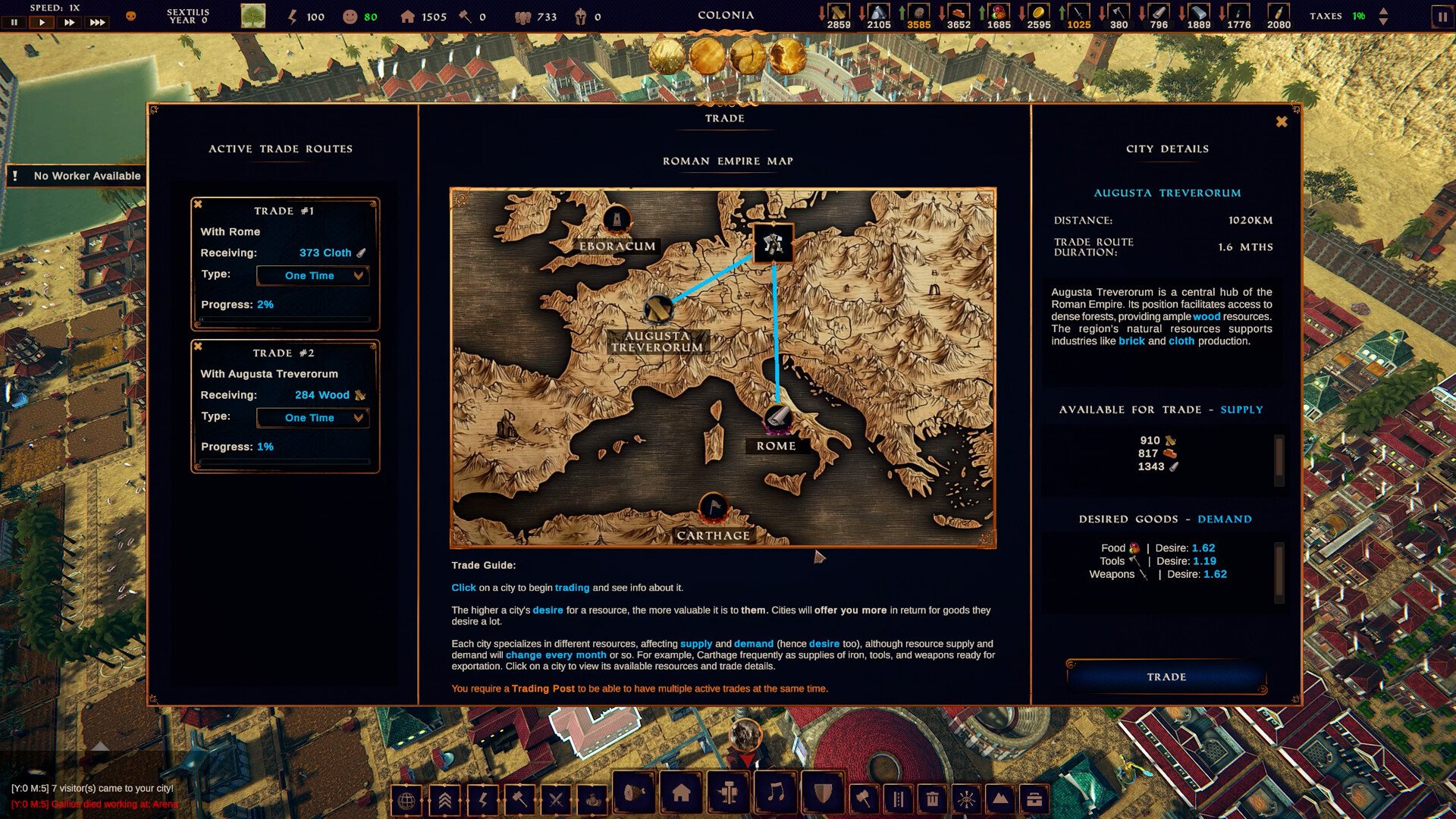The width and height of the screenshot is (1456, 819).
Task: Open the Type dropdown for Trade #1
Action: [312, 275]
